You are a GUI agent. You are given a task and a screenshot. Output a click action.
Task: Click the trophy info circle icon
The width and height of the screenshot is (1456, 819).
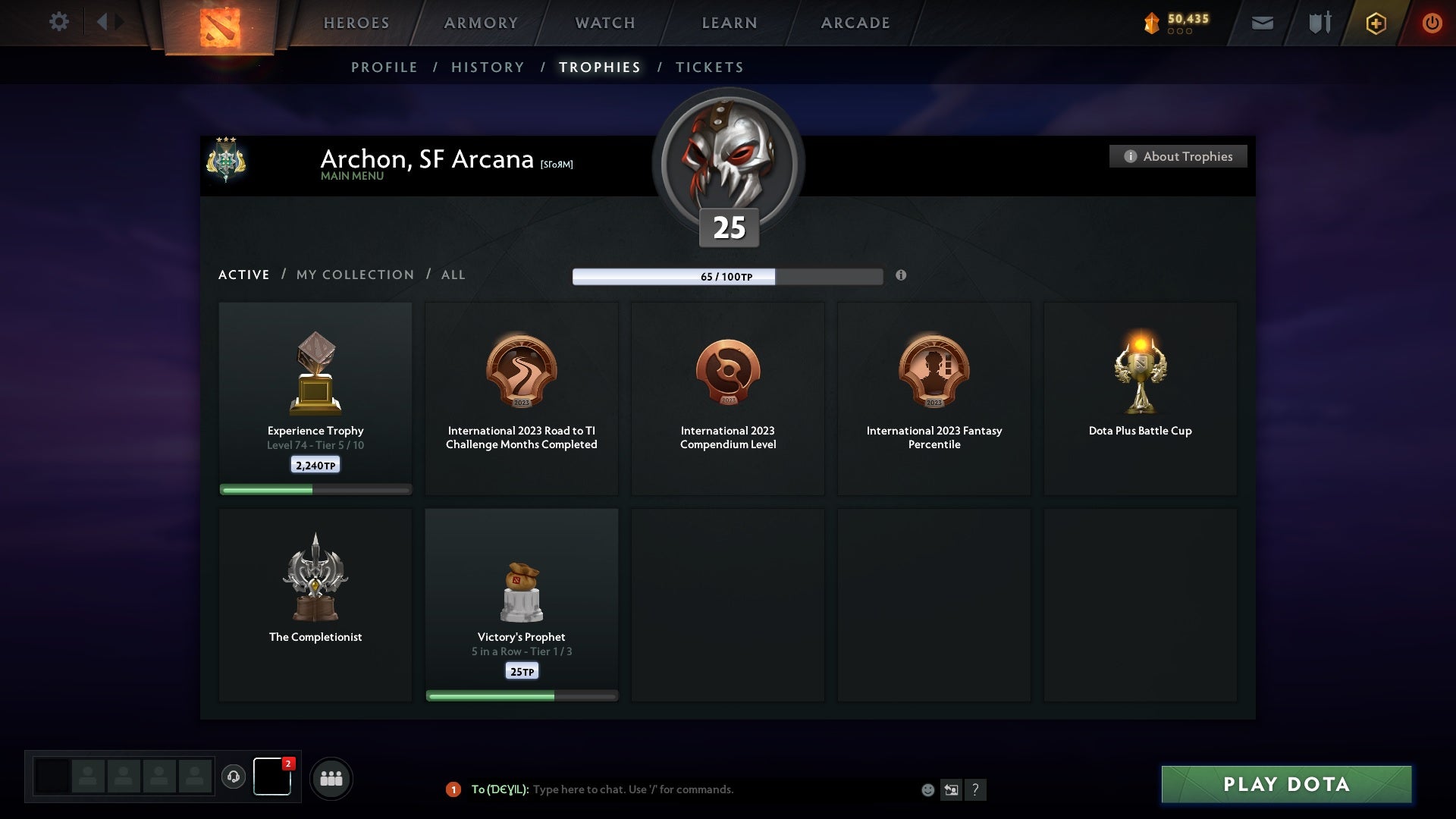click(902, 277)
